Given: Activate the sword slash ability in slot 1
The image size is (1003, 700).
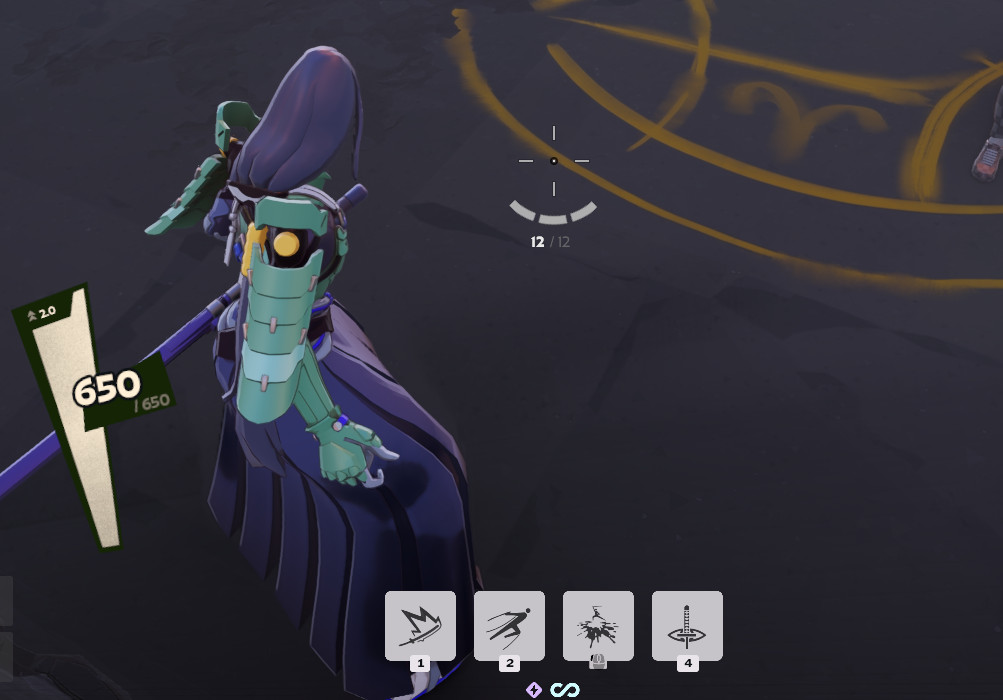Looking at the screenshot, I should pos(420,625).
